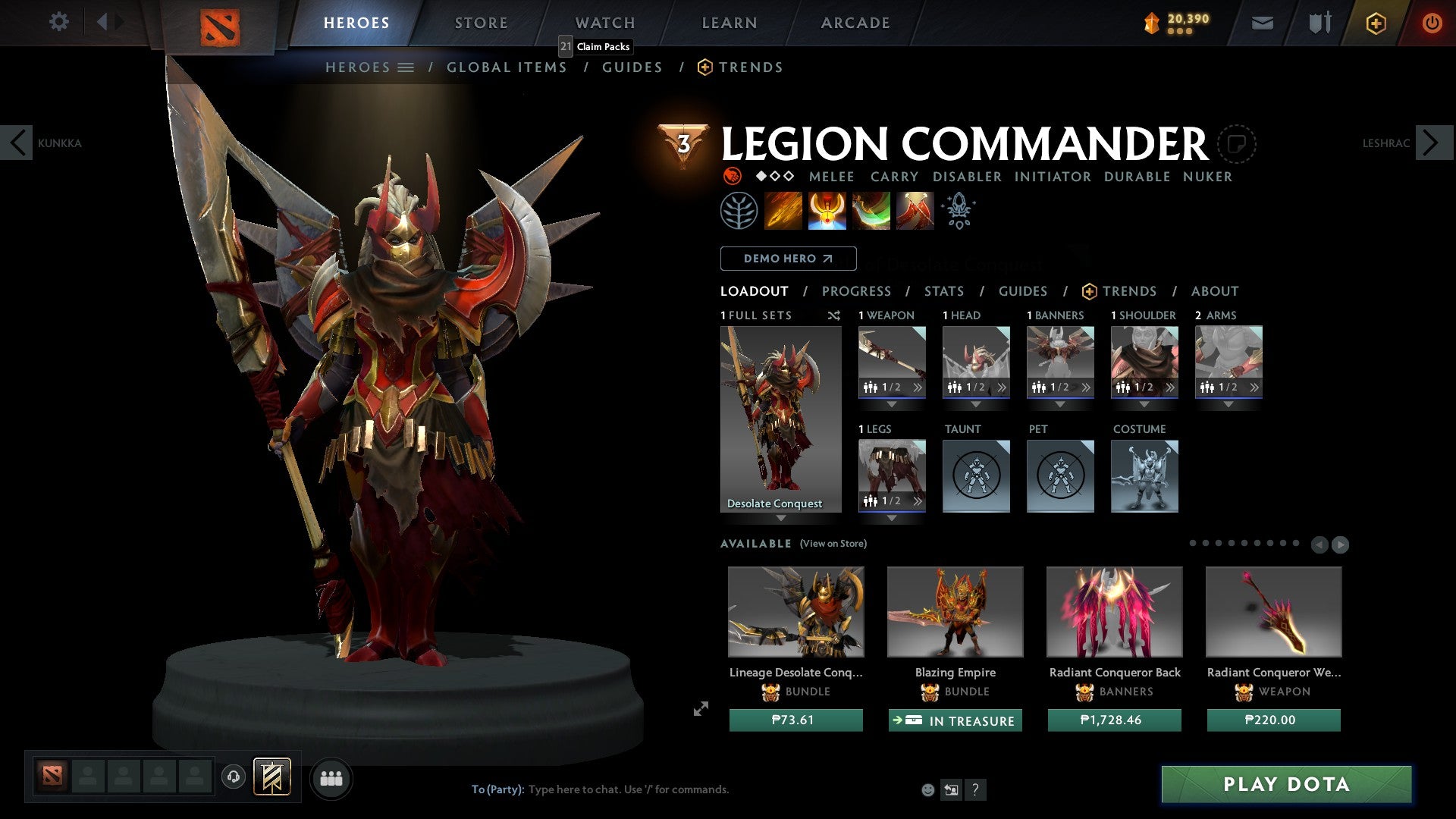1456x819 pixels.
Task: Click the Moment of Courage ability icon
Action: coord(871,210)
